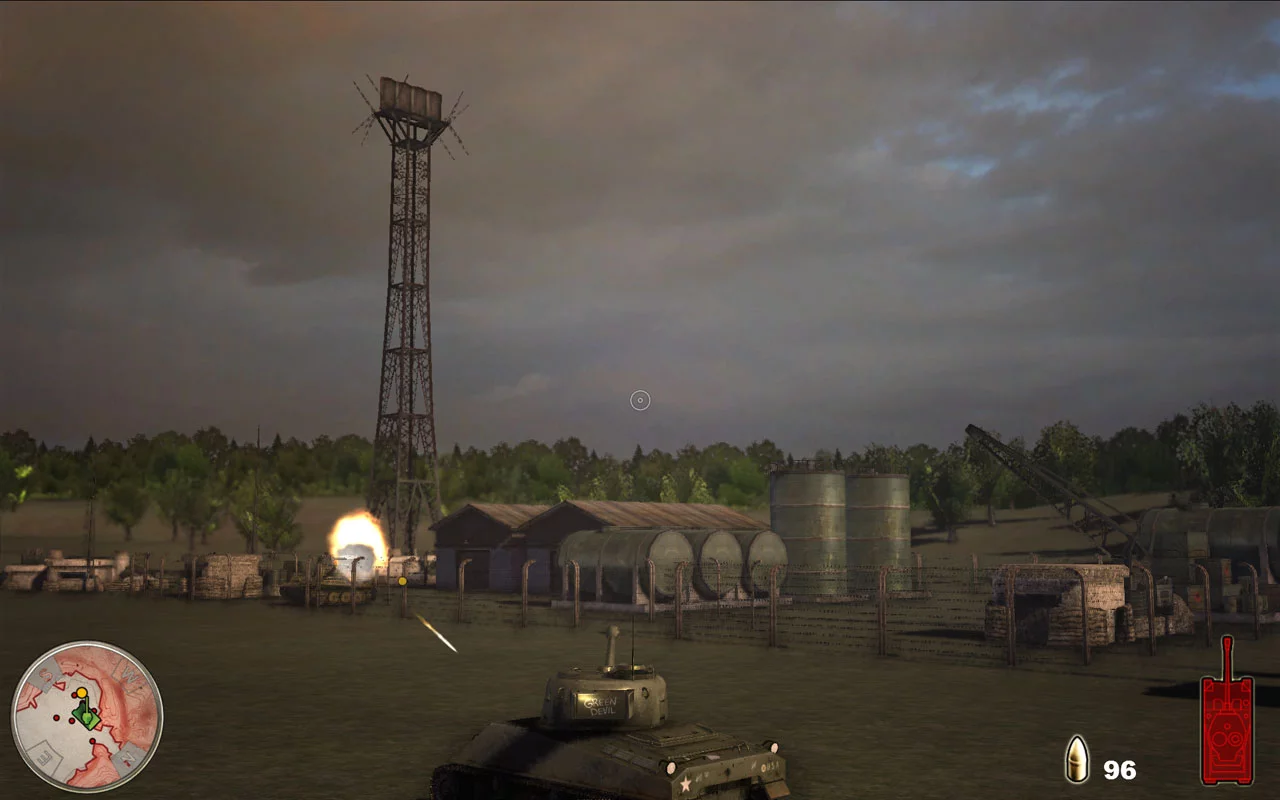Click the N compass marker on the minimap
This screenshot has width=1280, height=800.
click(128, 757)
